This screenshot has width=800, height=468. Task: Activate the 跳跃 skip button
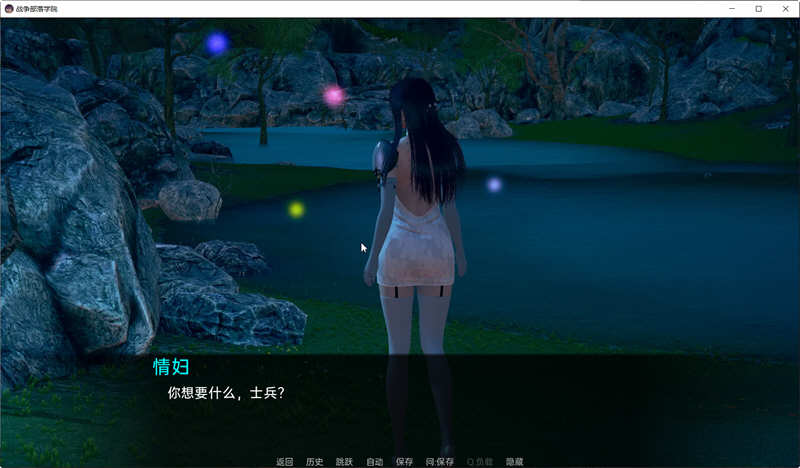point(344,462)
